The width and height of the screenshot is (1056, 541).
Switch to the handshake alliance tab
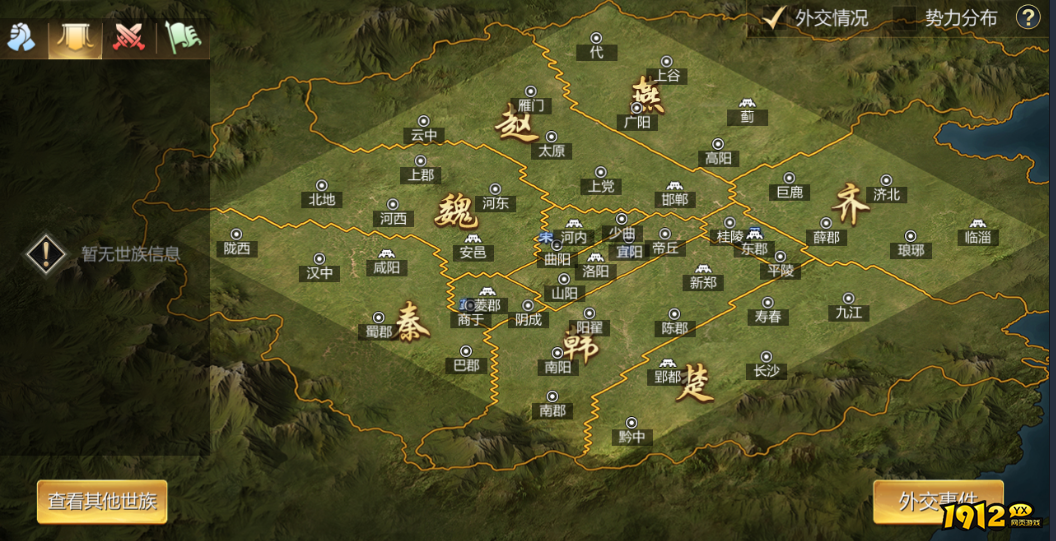[x=22, y=37]
